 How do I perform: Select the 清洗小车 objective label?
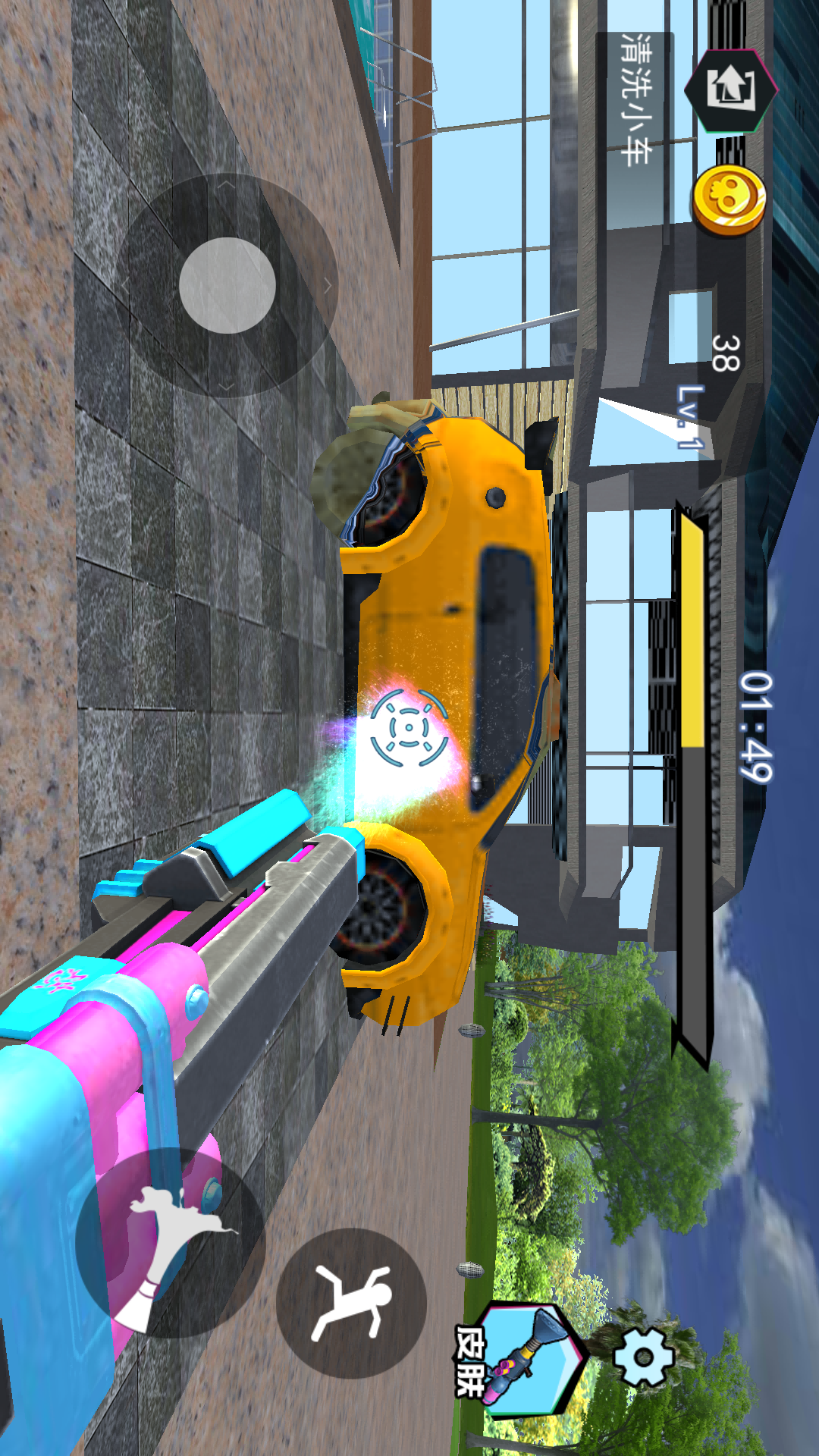pos(635,99)
